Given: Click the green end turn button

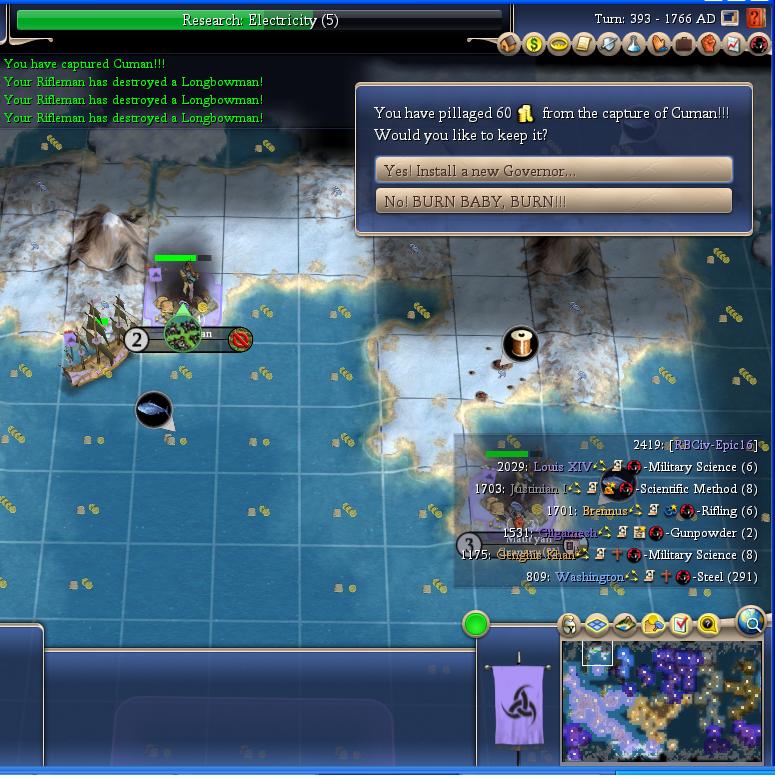Looking at the screenshot, I should click(476, 625).
